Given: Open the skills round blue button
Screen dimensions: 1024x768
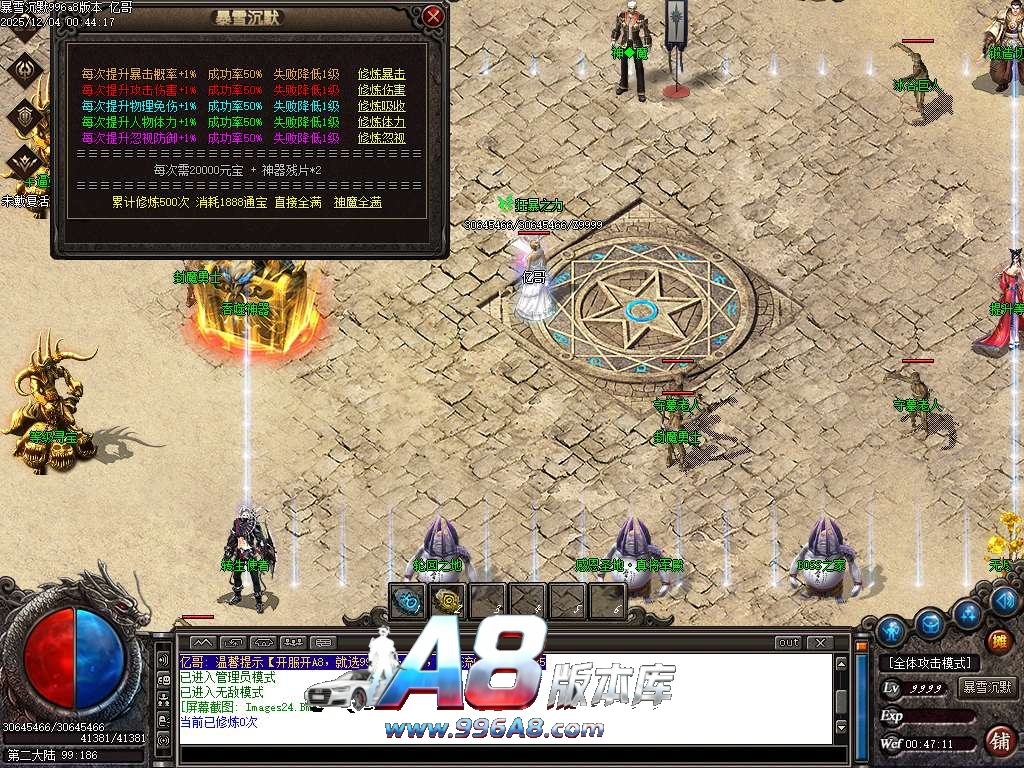Looking at the screenshot, I should [967, 612].
